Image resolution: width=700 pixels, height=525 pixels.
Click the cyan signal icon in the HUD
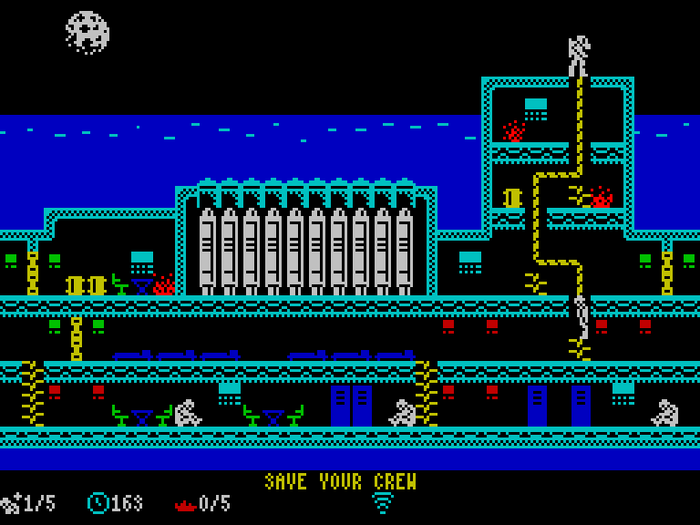point(383,503)
